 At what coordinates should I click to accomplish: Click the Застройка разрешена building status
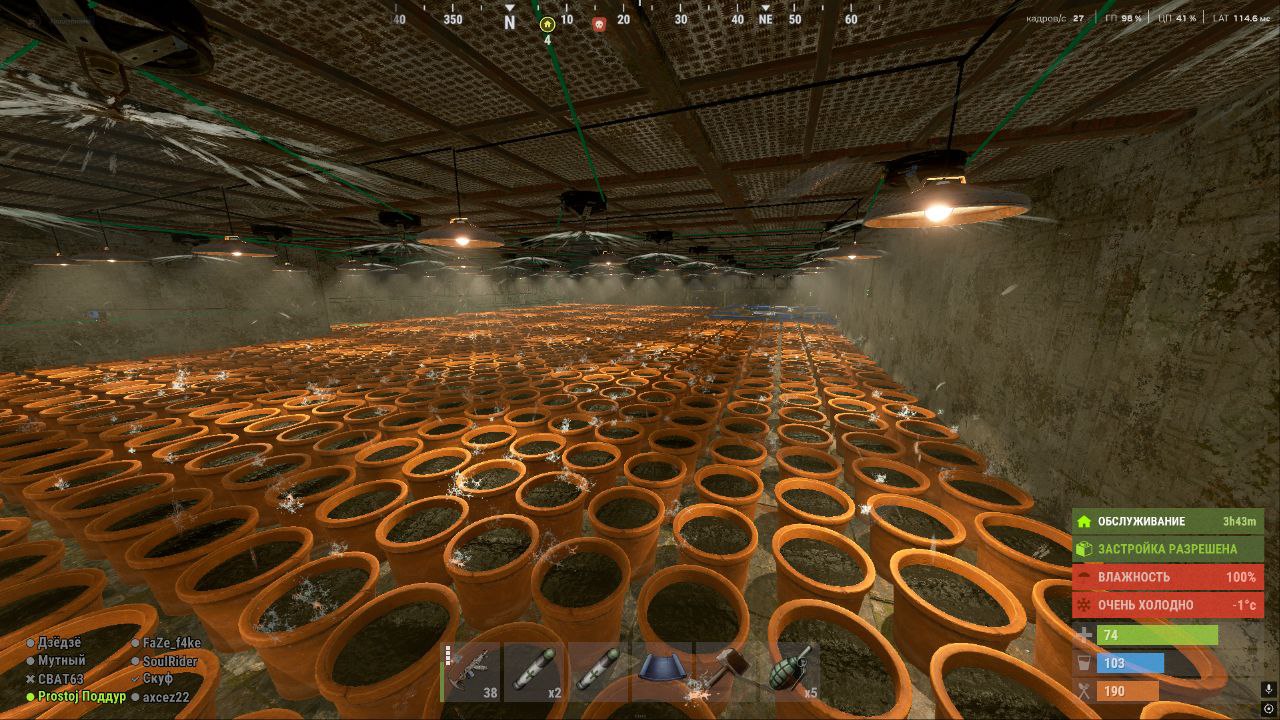(1167, 549)
